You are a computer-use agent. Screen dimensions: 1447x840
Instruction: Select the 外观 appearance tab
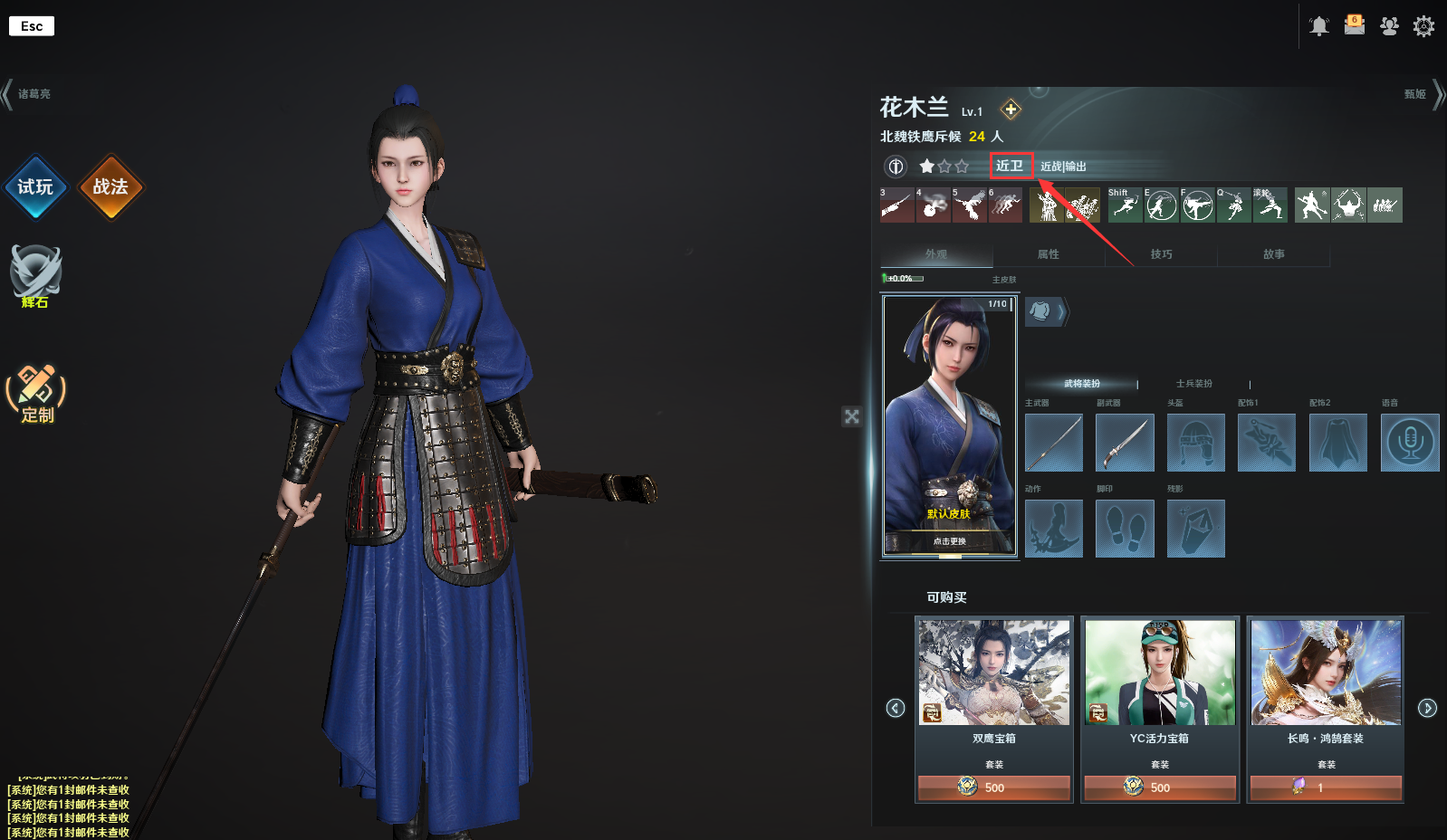pos(936,254)
